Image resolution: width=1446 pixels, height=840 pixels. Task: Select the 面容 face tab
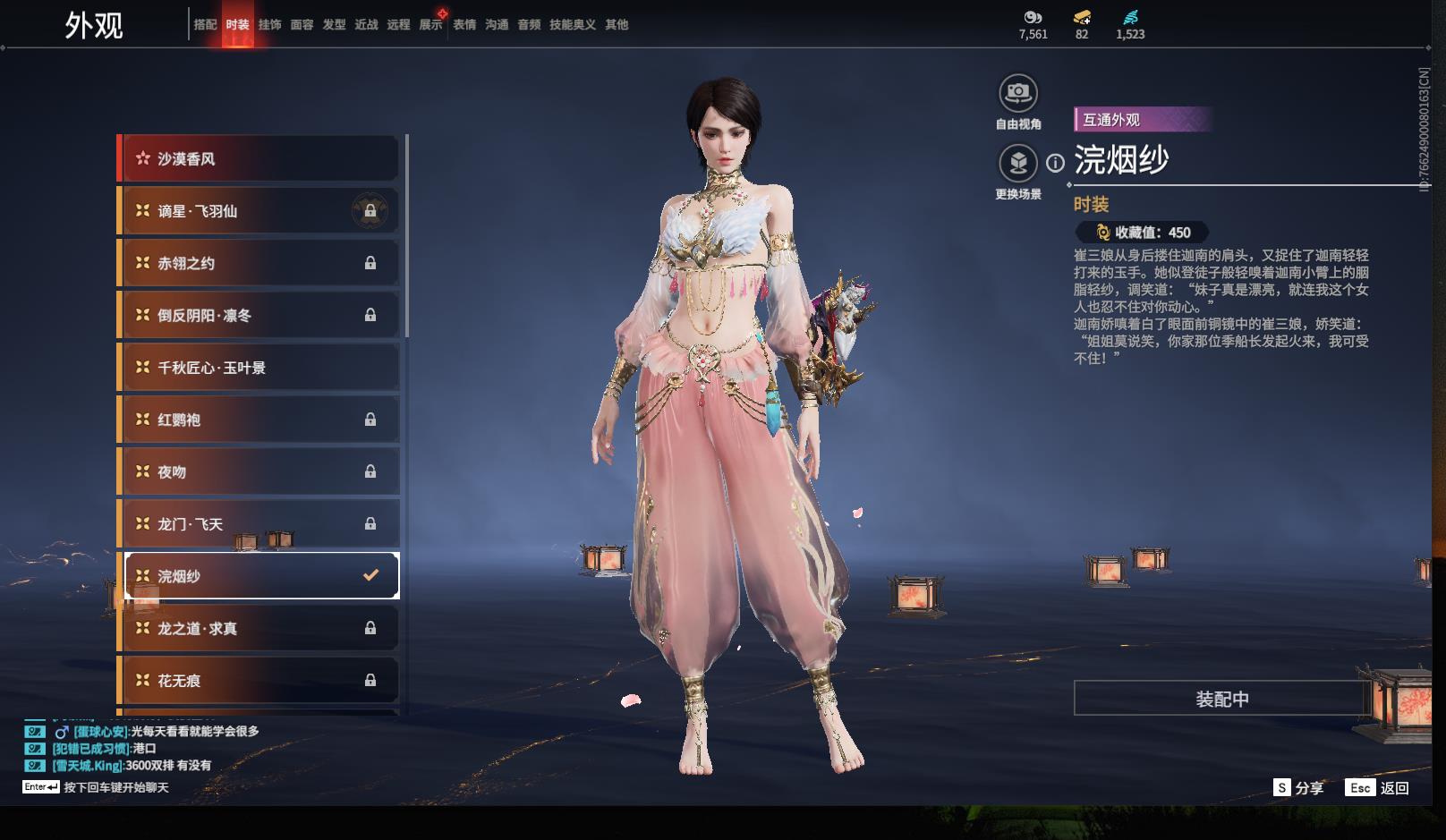tap(302, 25)
